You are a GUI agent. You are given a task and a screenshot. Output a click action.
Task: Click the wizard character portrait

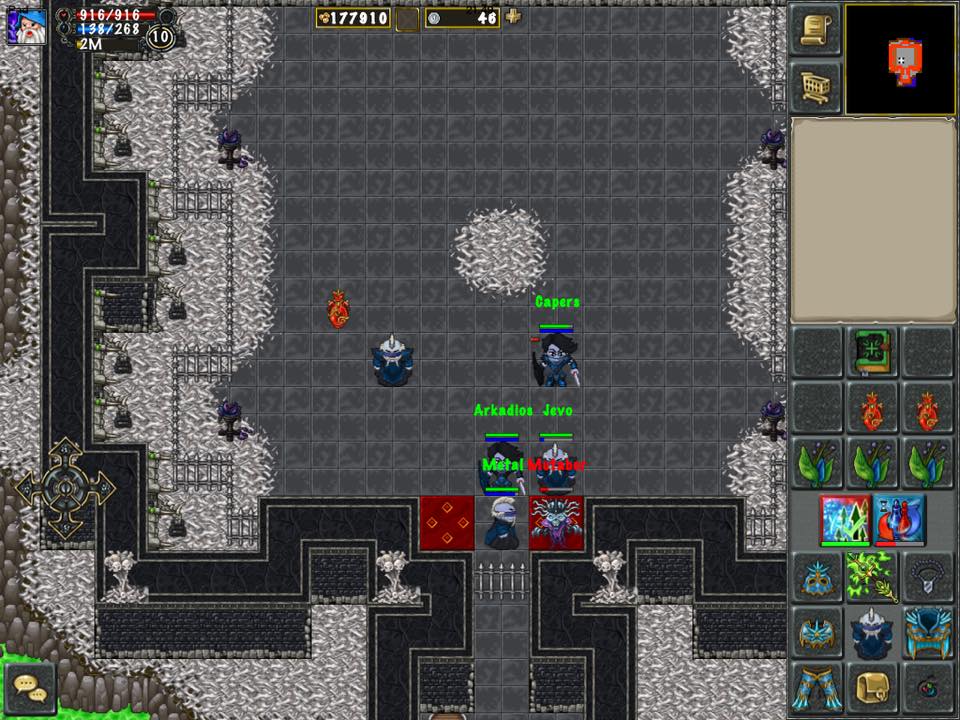click(x=26, y=27)
